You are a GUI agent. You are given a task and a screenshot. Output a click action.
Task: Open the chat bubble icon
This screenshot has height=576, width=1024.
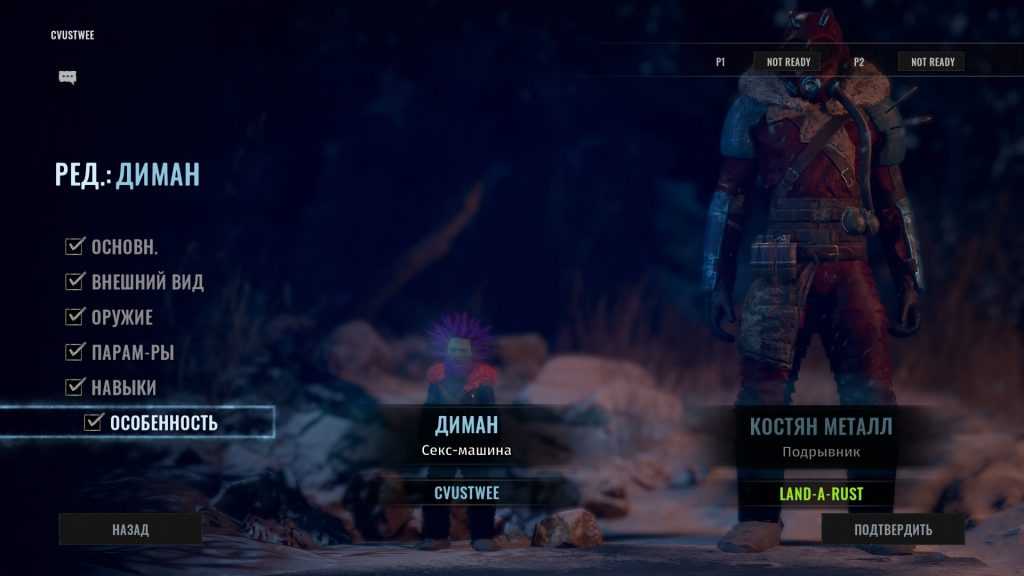tap(68, 77)
